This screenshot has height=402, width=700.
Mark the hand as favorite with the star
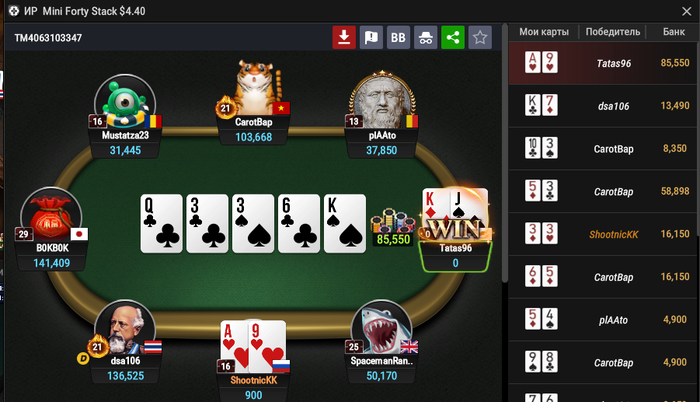[x=480, y=38]
